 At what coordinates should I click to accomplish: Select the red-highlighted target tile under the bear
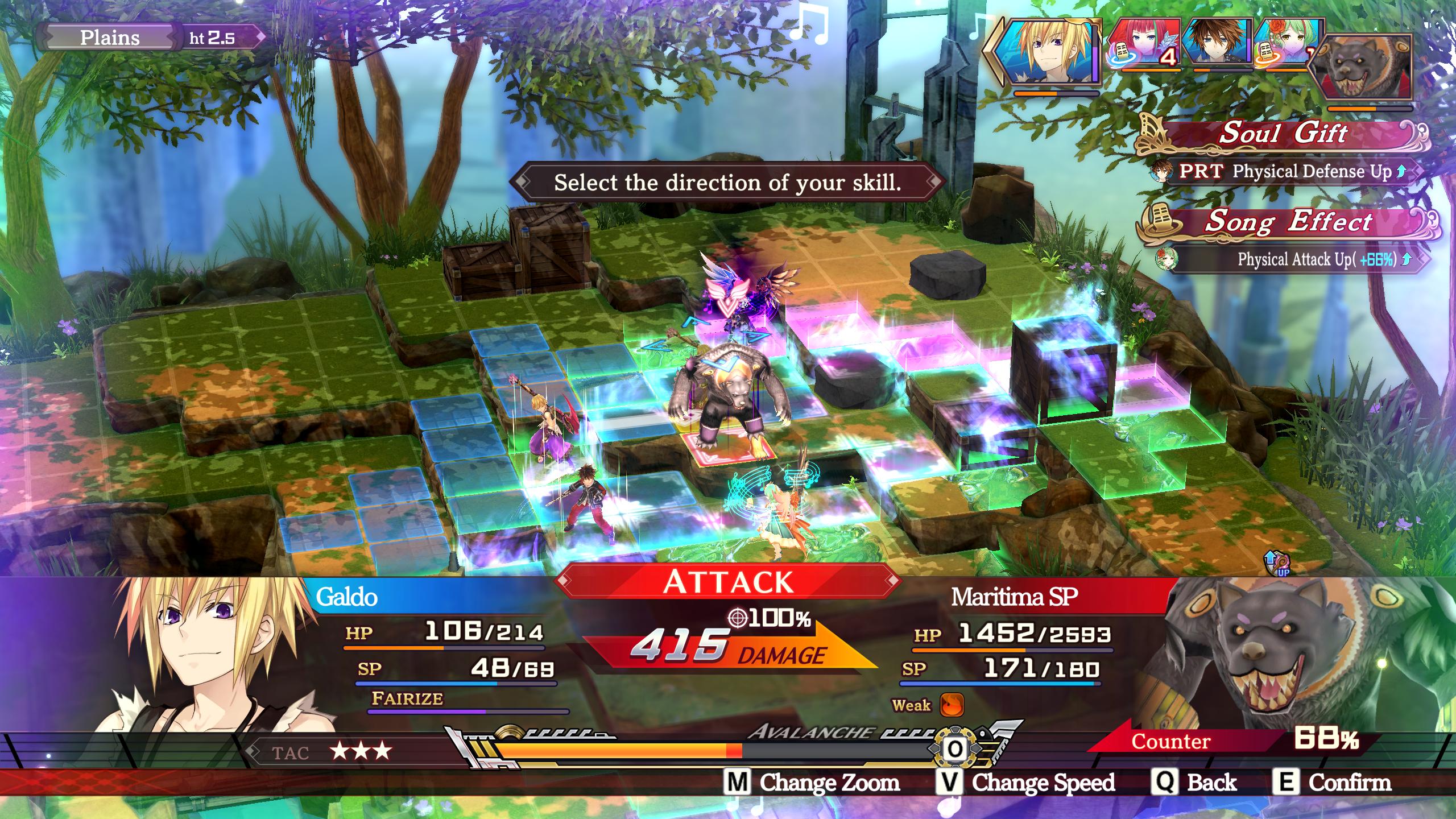pos(729,445)
